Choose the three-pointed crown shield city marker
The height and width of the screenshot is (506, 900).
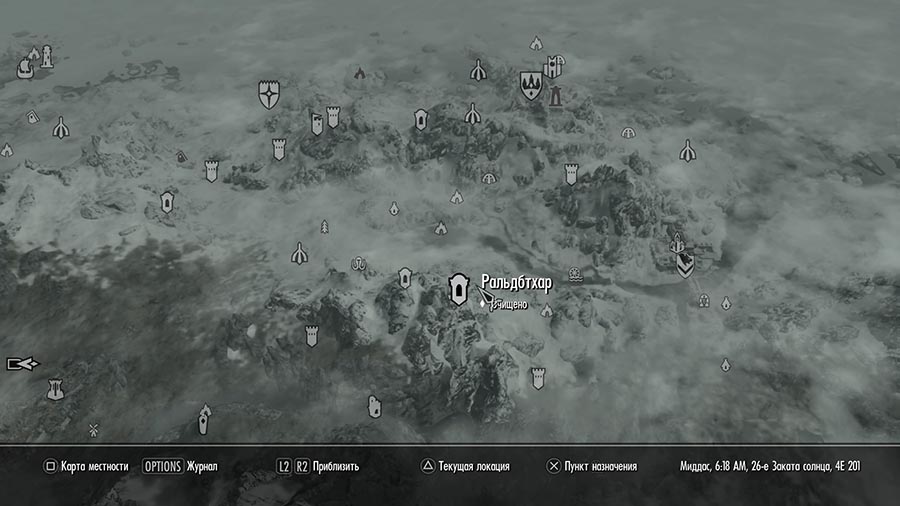[530, 84]
